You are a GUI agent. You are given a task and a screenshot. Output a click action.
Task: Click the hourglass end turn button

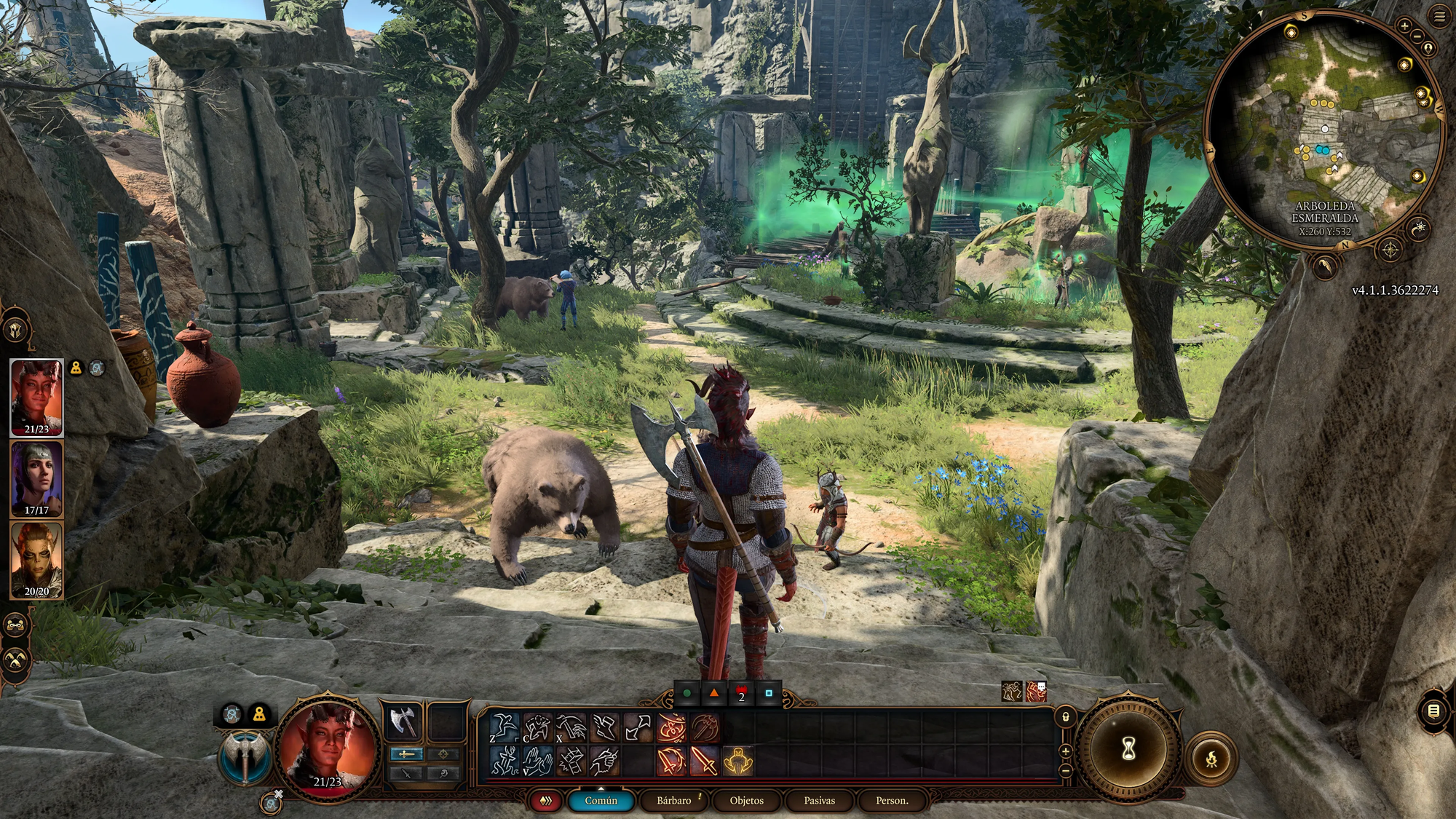1128,748
